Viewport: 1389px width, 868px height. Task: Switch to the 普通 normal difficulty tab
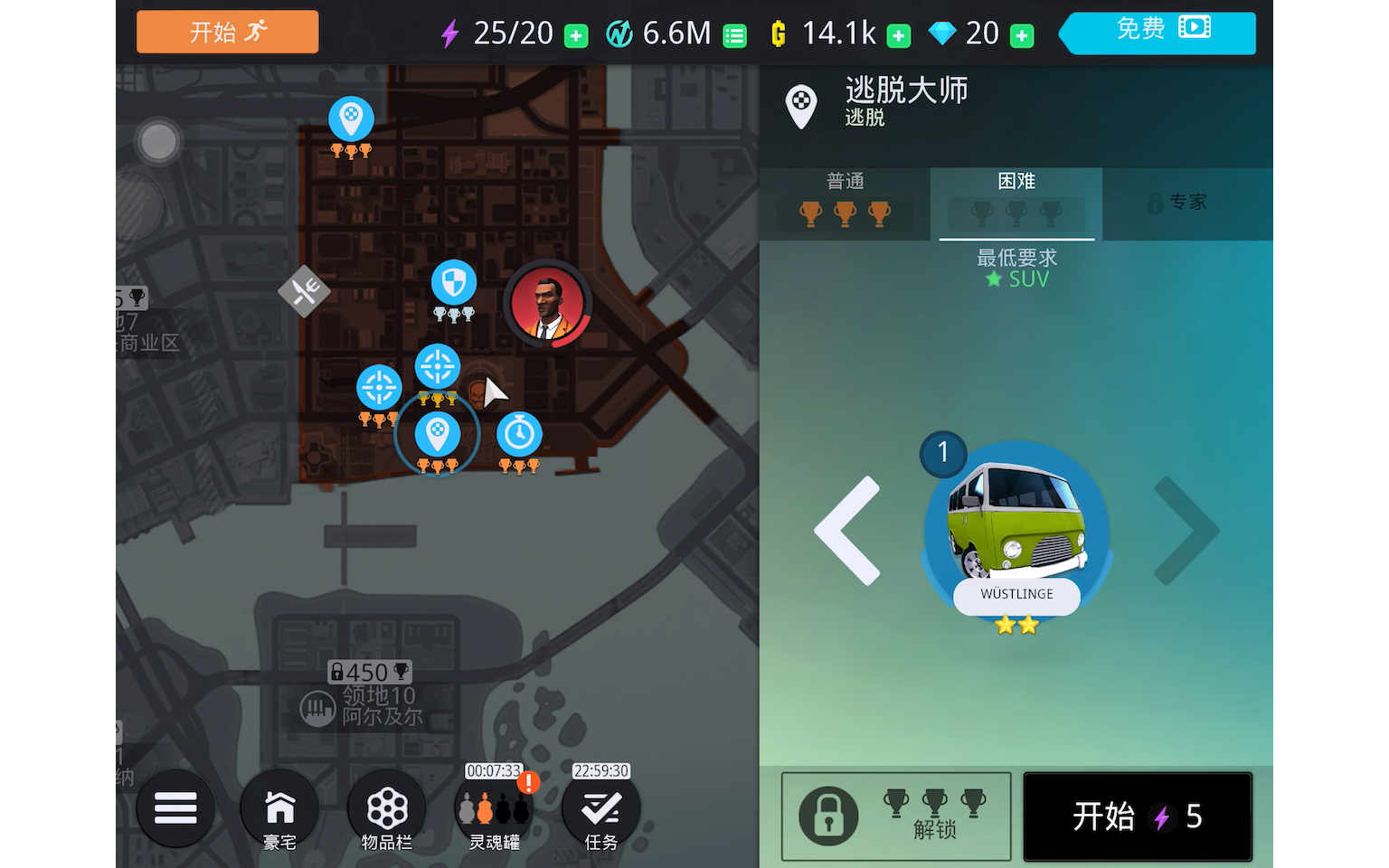click(x=844, y=201)
